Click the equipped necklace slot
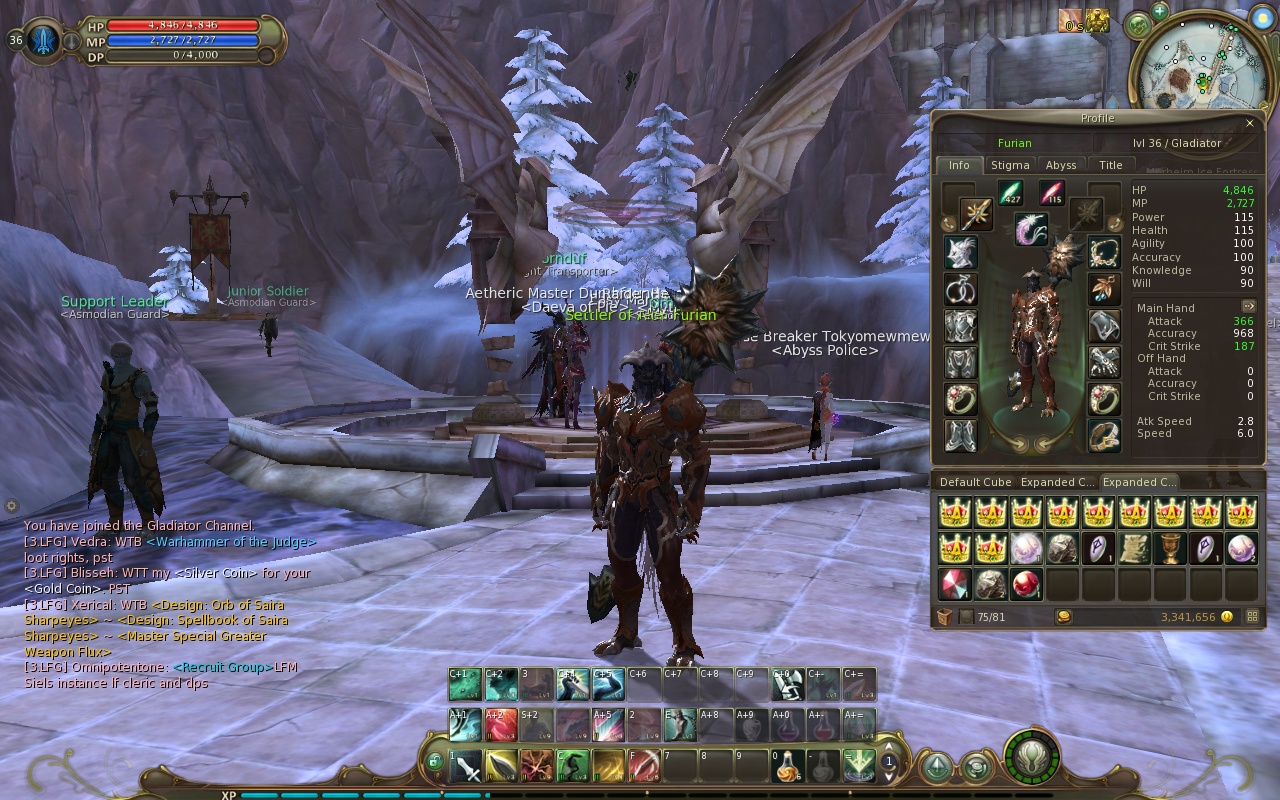This screenshot has width=1280, height=800. [x=1104, y=252]
